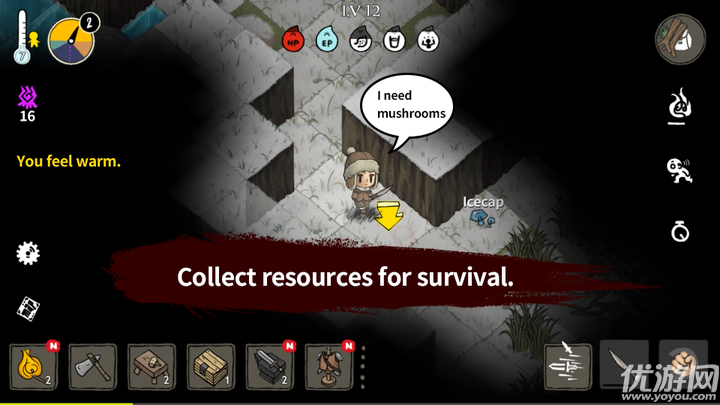Select the campfire crafting slot
720x405 pixels.
(x=34, y=367)
